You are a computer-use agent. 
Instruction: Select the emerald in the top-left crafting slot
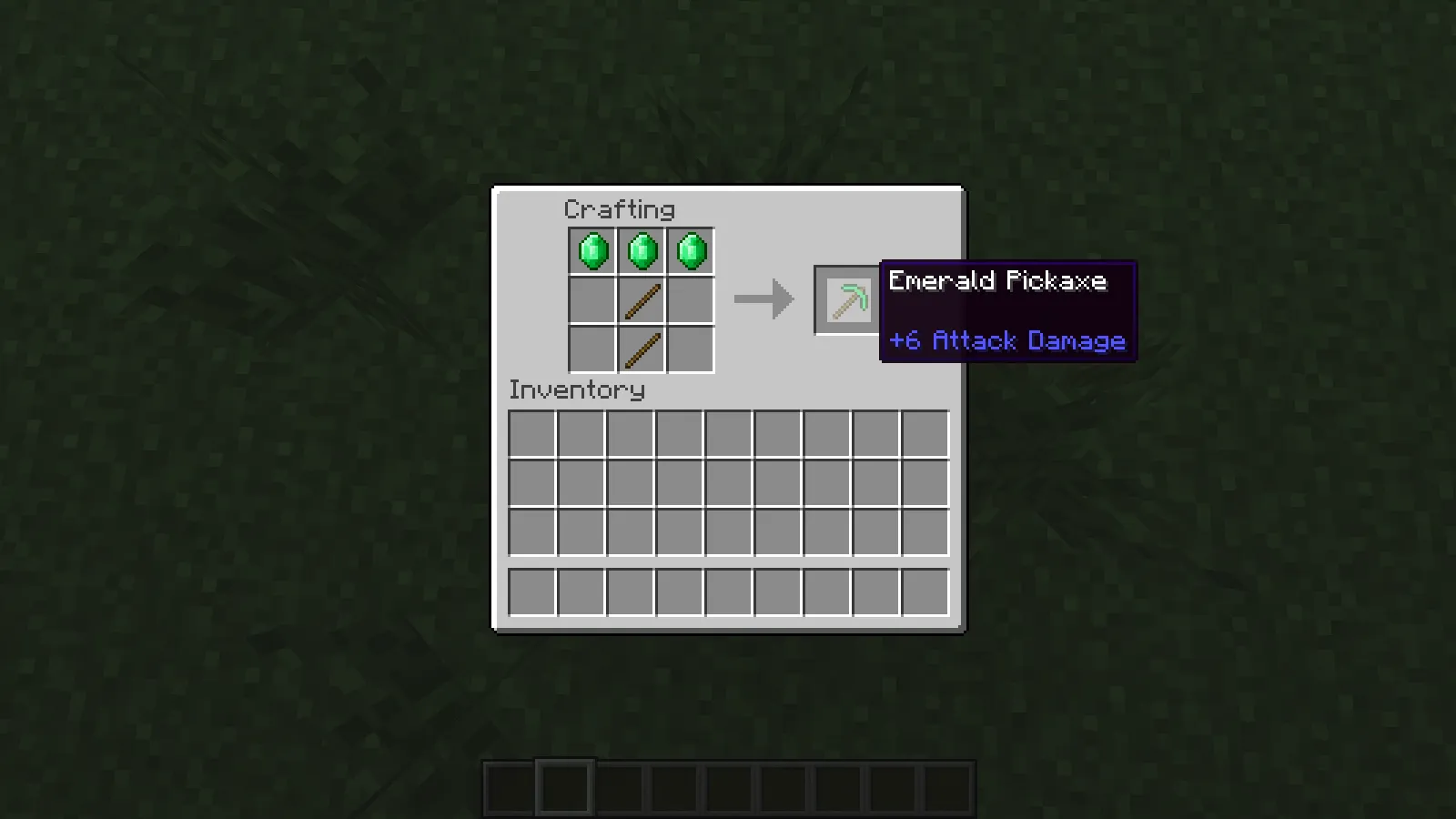[x=591, y=251]
